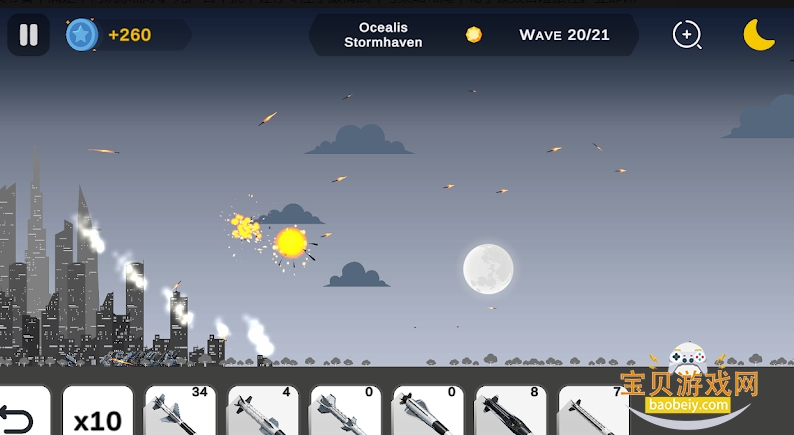Select the missile slot showing 7

click(x=592, y=412)
